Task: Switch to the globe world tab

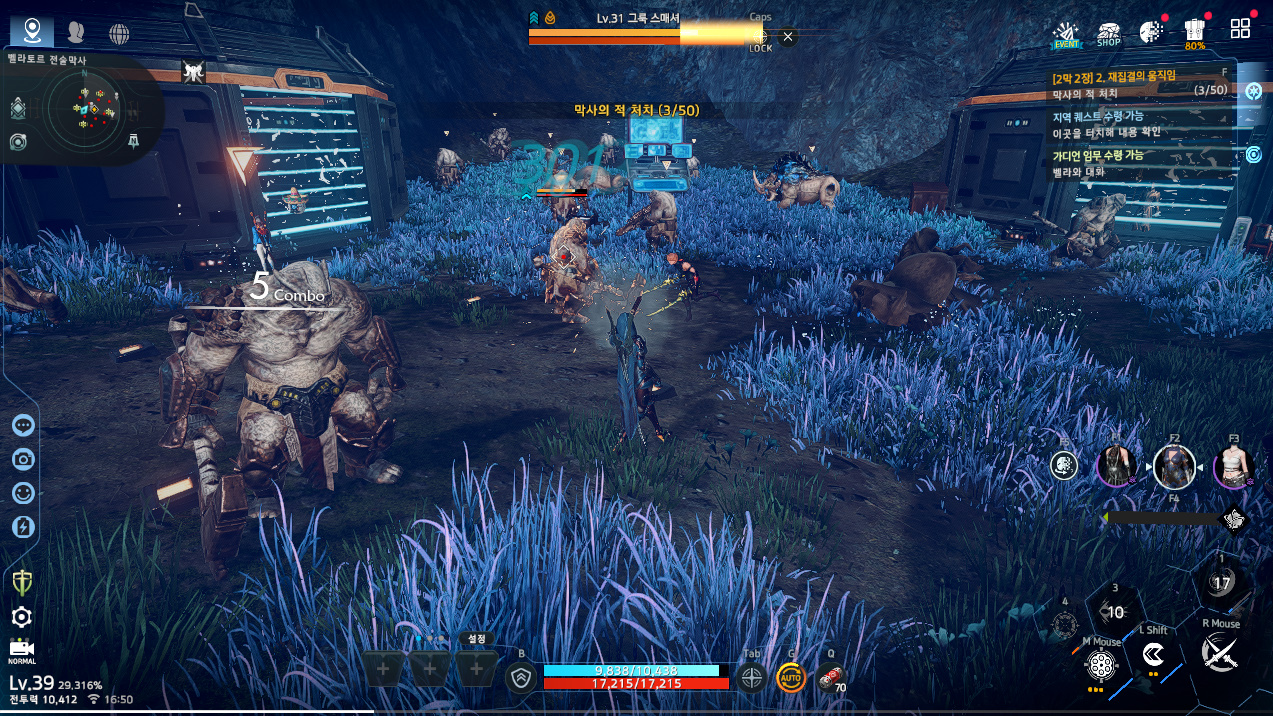Action: tap(119, 34)
